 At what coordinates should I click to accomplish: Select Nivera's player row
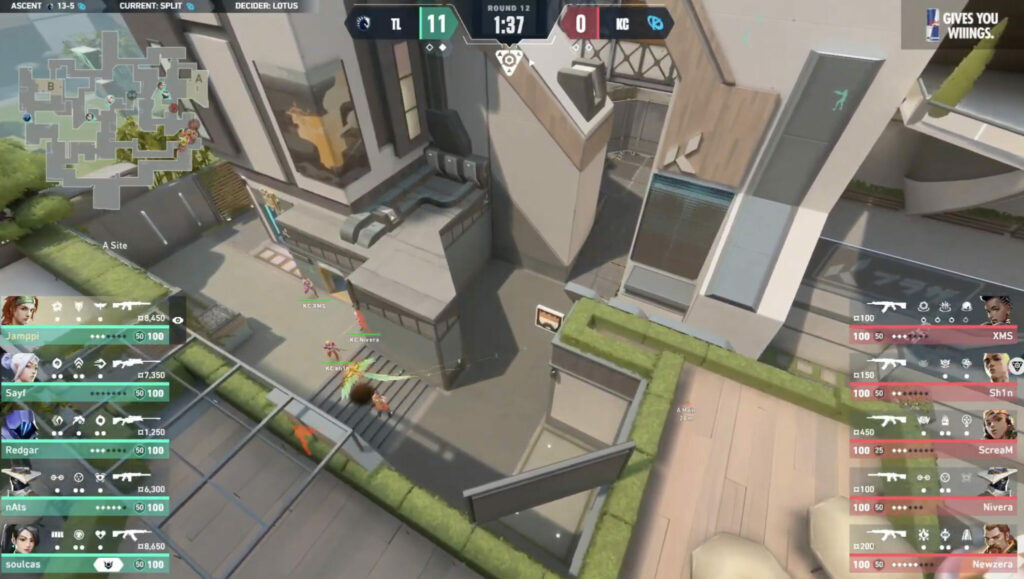(x=933, y=492)
